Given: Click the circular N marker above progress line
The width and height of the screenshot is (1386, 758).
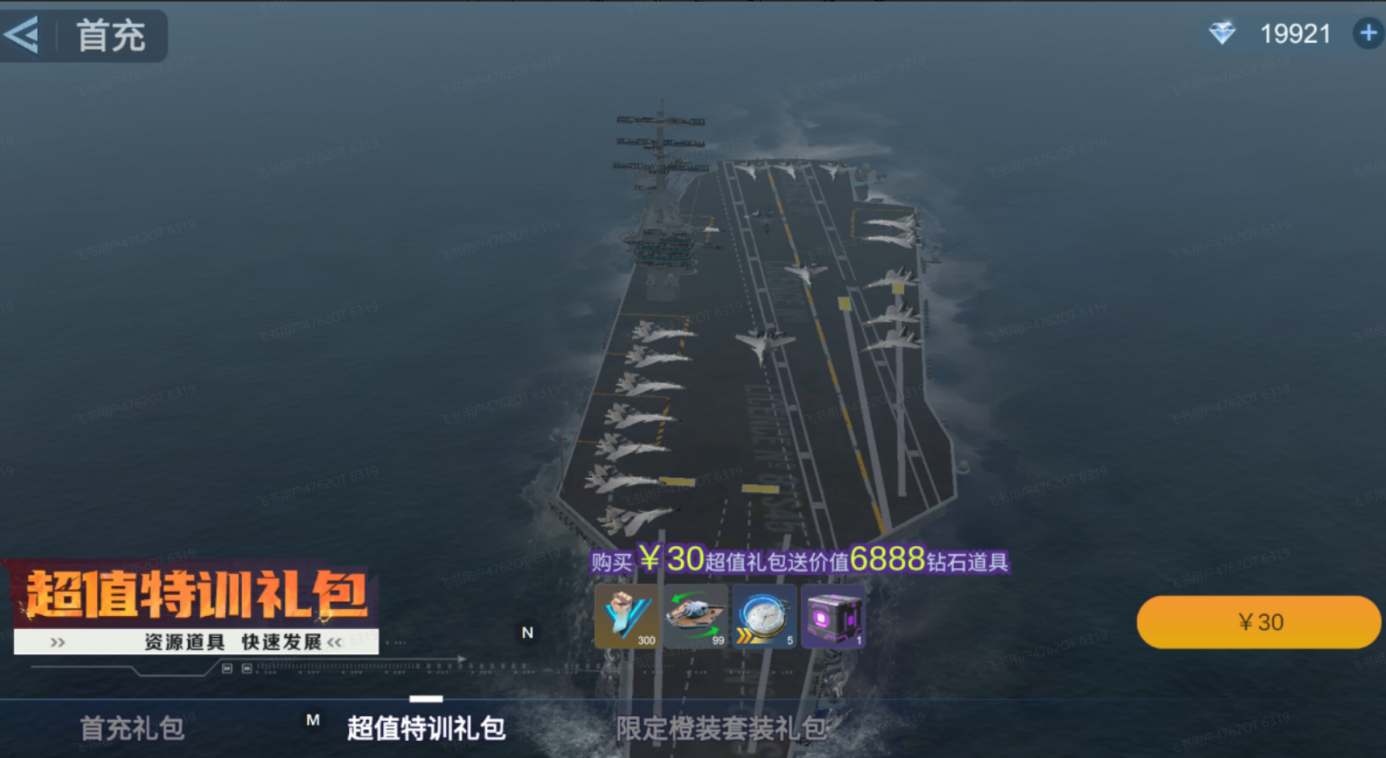Looking at the screenshot, I should pos(527,633).
